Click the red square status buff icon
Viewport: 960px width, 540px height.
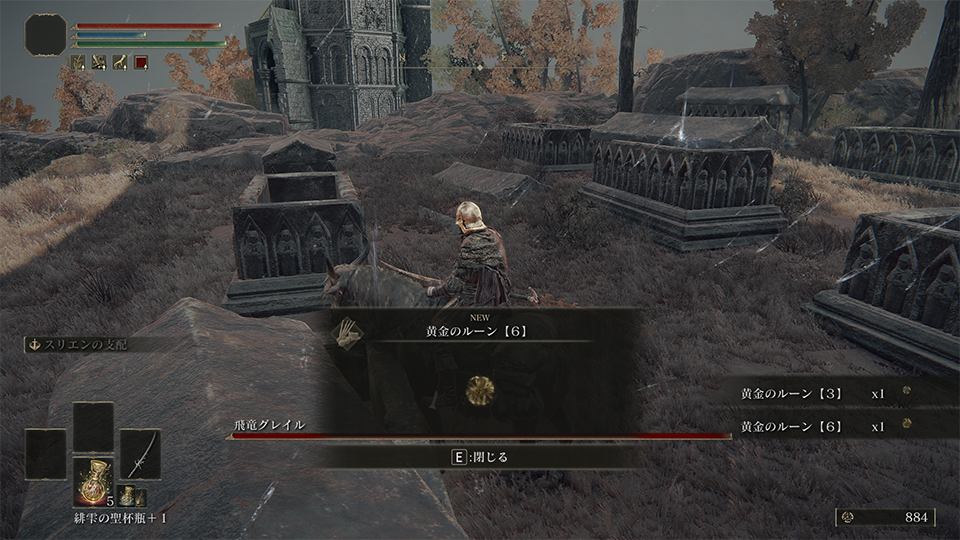tap(141, 62)
